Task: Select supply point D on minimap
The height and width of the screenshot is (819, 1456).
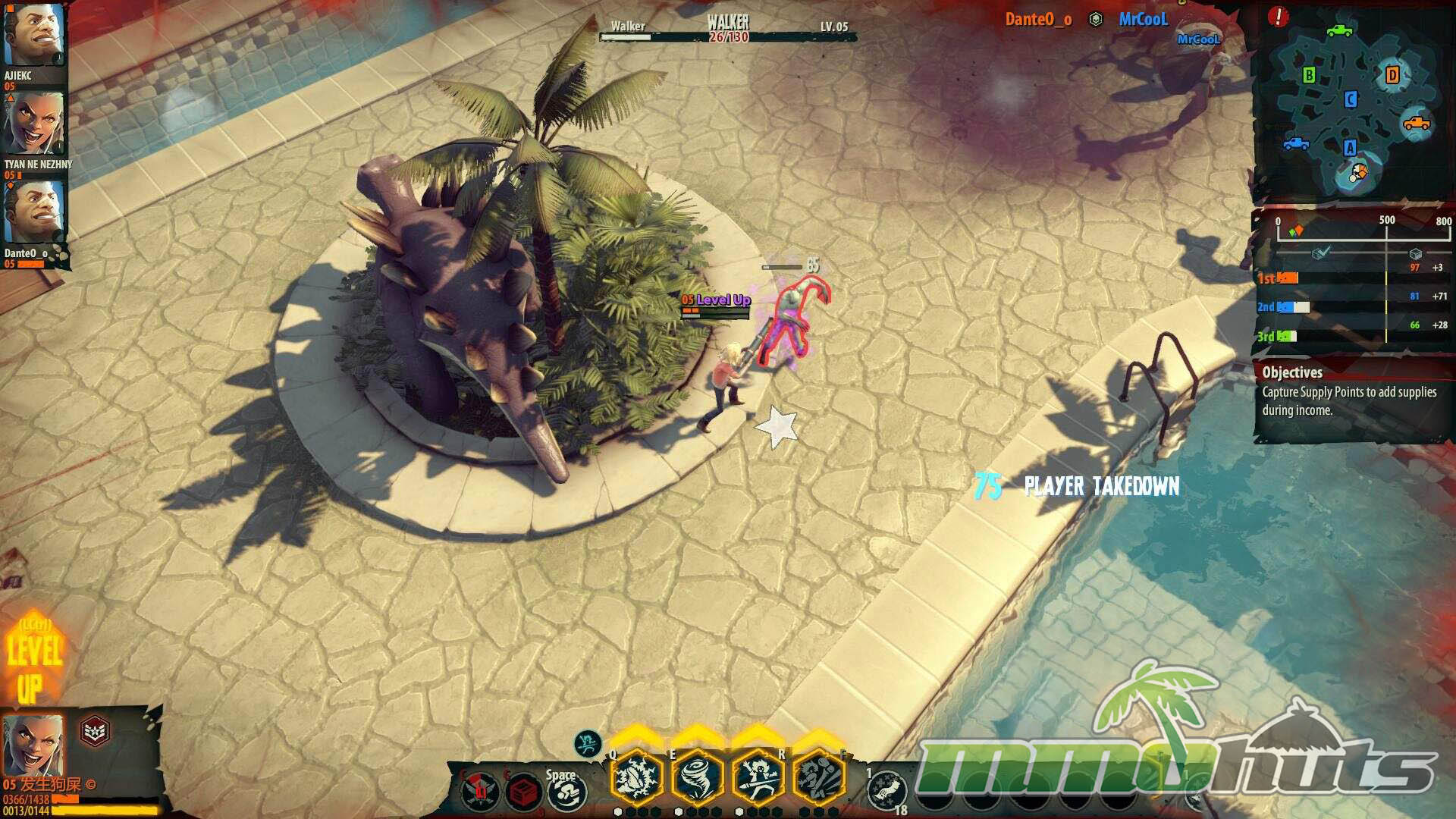Action: [1392, 75]
